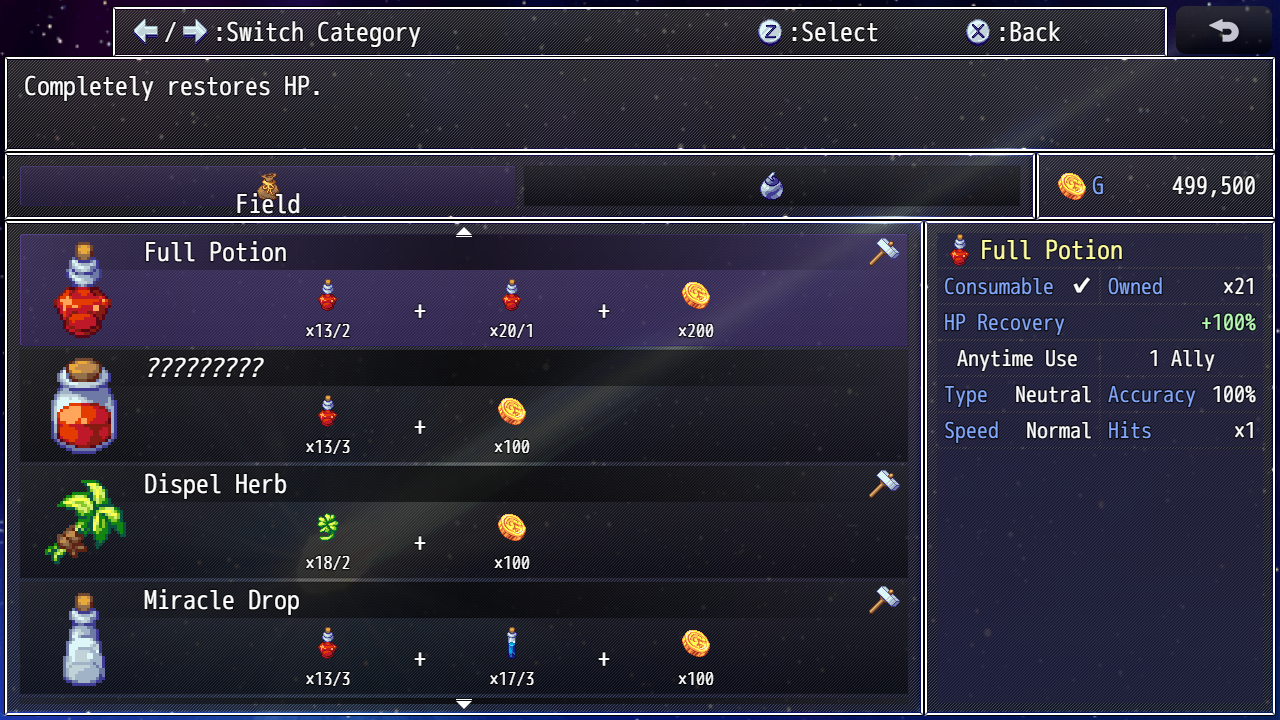The width and height of the screenshot is (1280, 720).
Task: Select the Dispel Herb leaf ingredient icon
Action: coord(326,525)
